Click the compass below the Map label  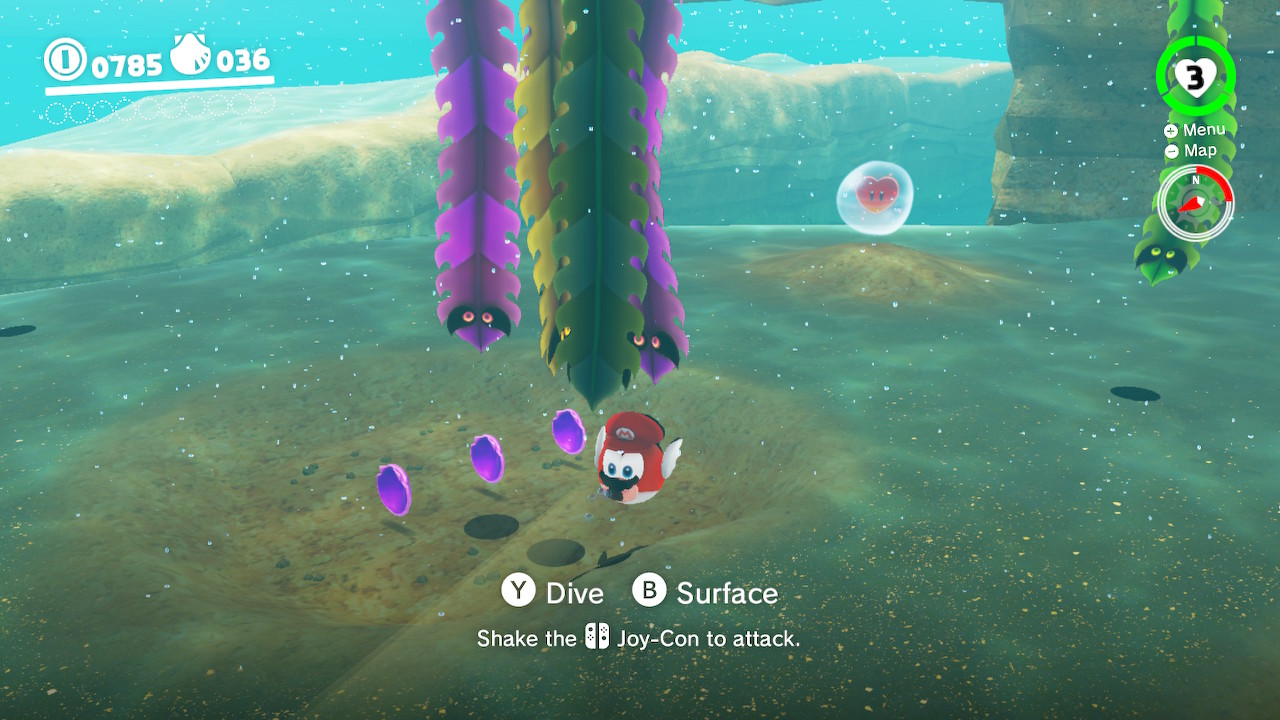click(1195, 203)
